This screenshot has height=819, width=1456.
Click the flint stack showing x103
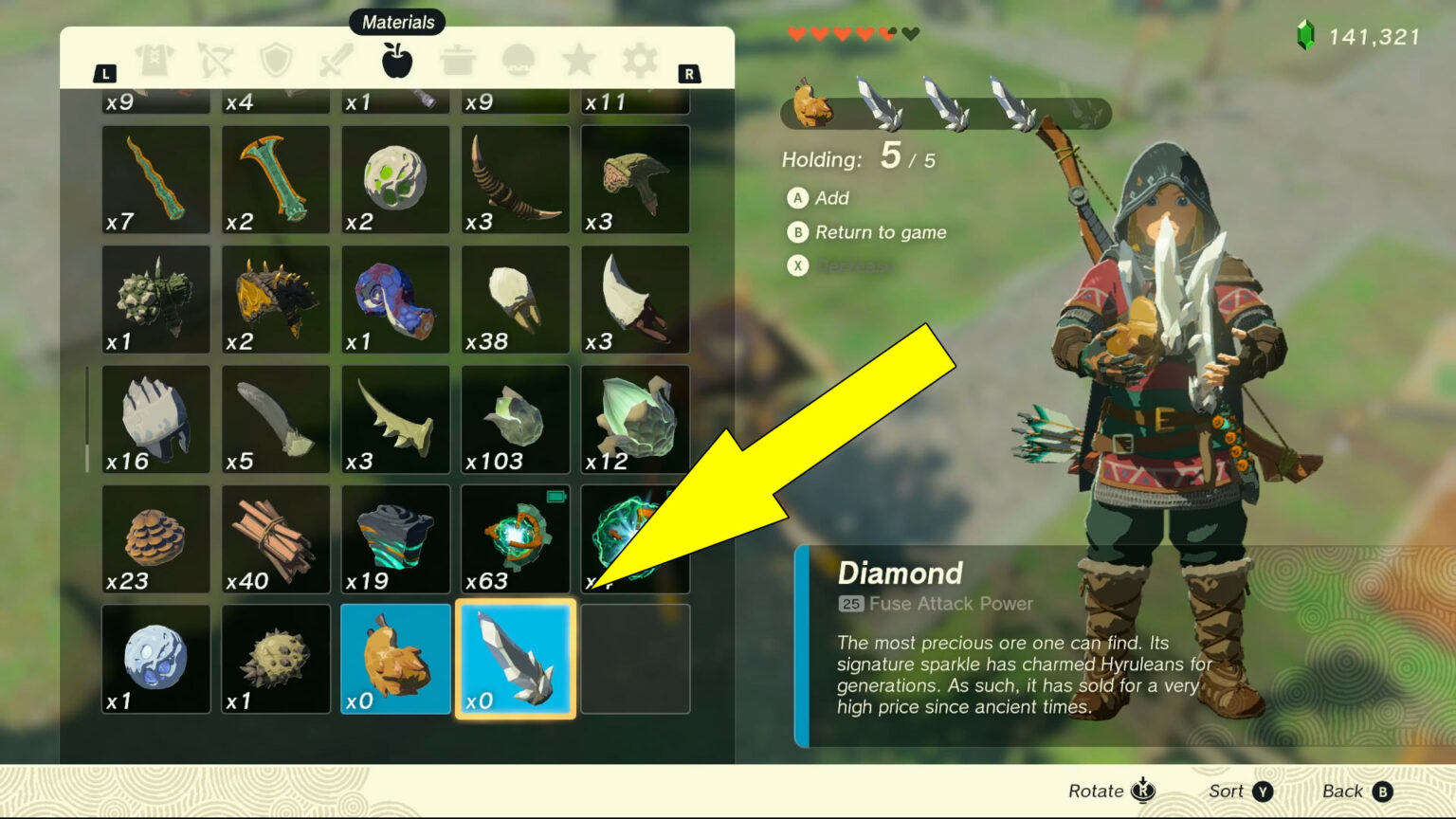tap(515, 419)
